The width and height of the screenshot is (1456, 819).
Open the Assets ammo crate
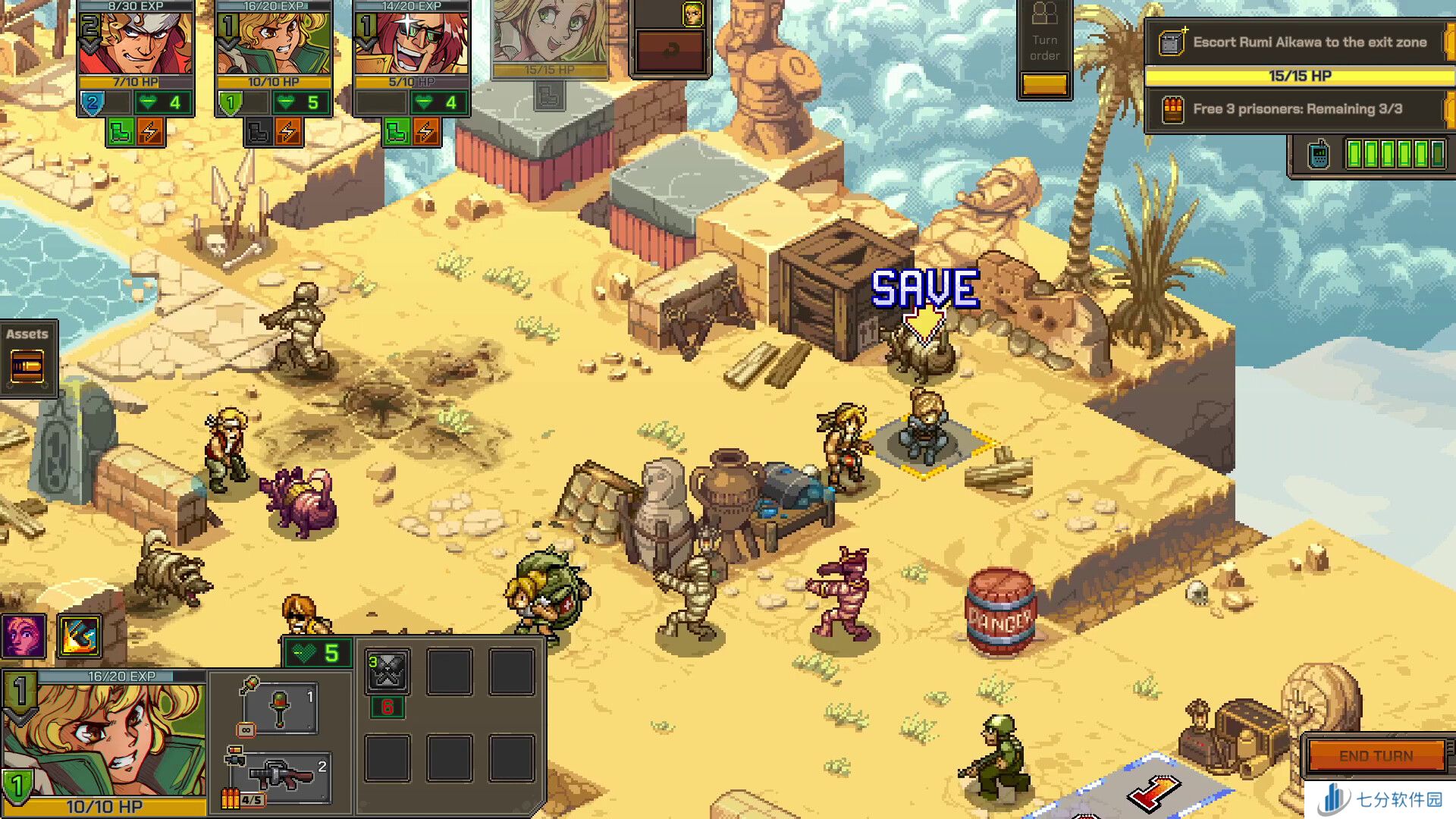pyautogui.click(x=28, y=367)
